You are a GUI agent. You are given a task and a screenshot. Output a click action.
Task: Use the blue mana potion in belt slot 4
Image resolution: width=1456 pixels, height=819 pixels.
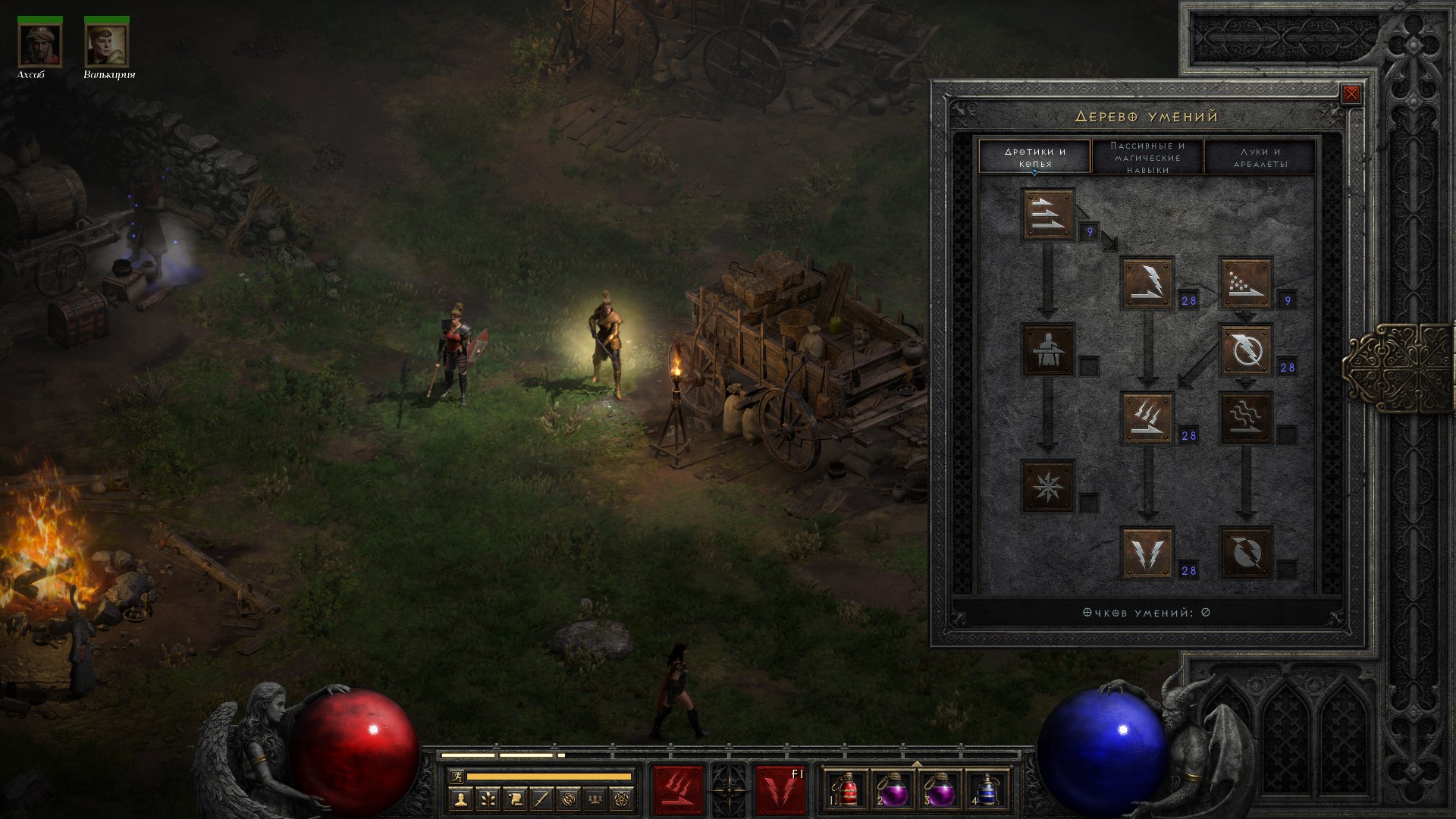985,790
